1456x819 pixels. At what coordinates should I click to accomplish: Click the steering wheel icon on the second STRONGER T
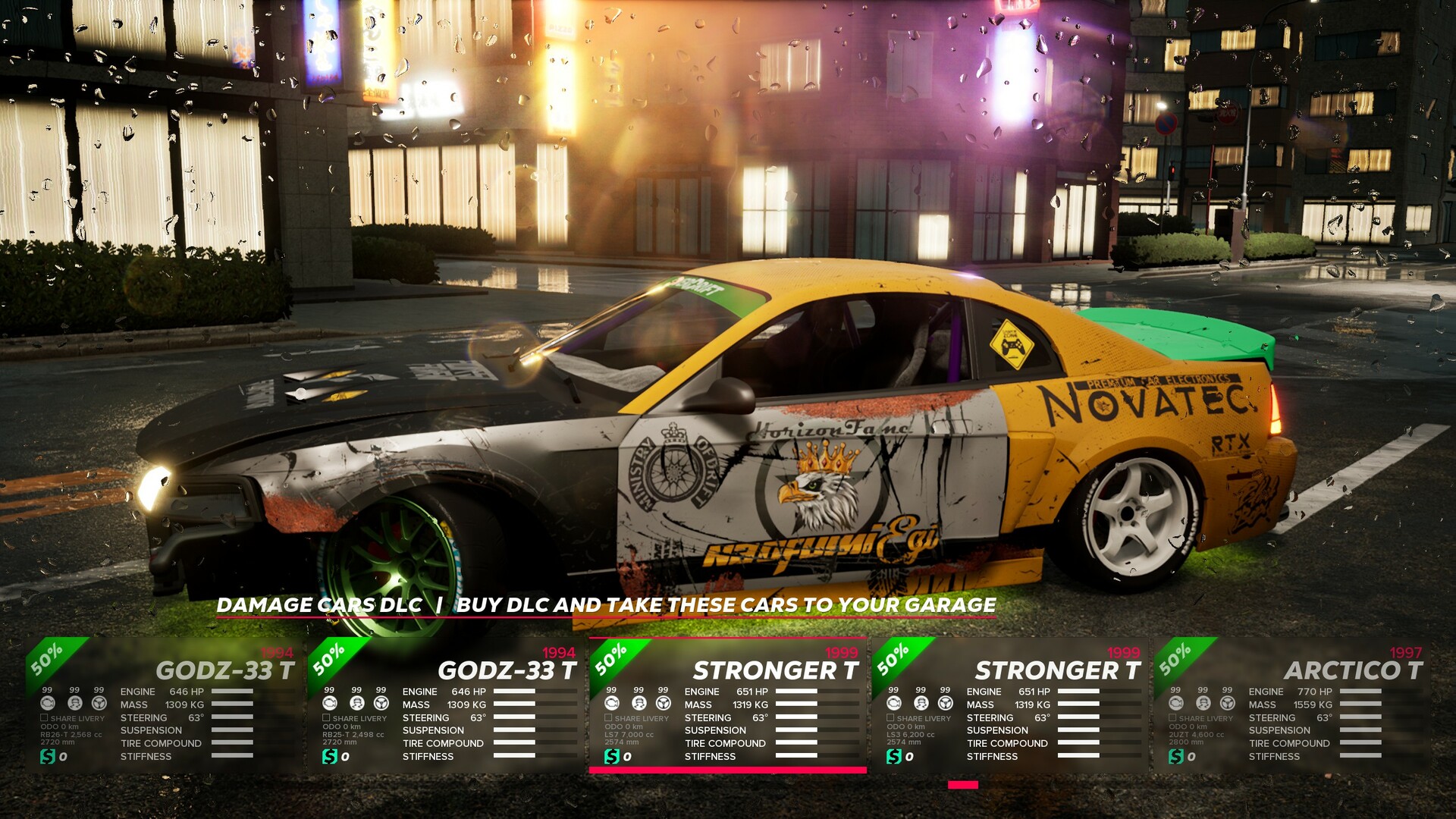945,702
